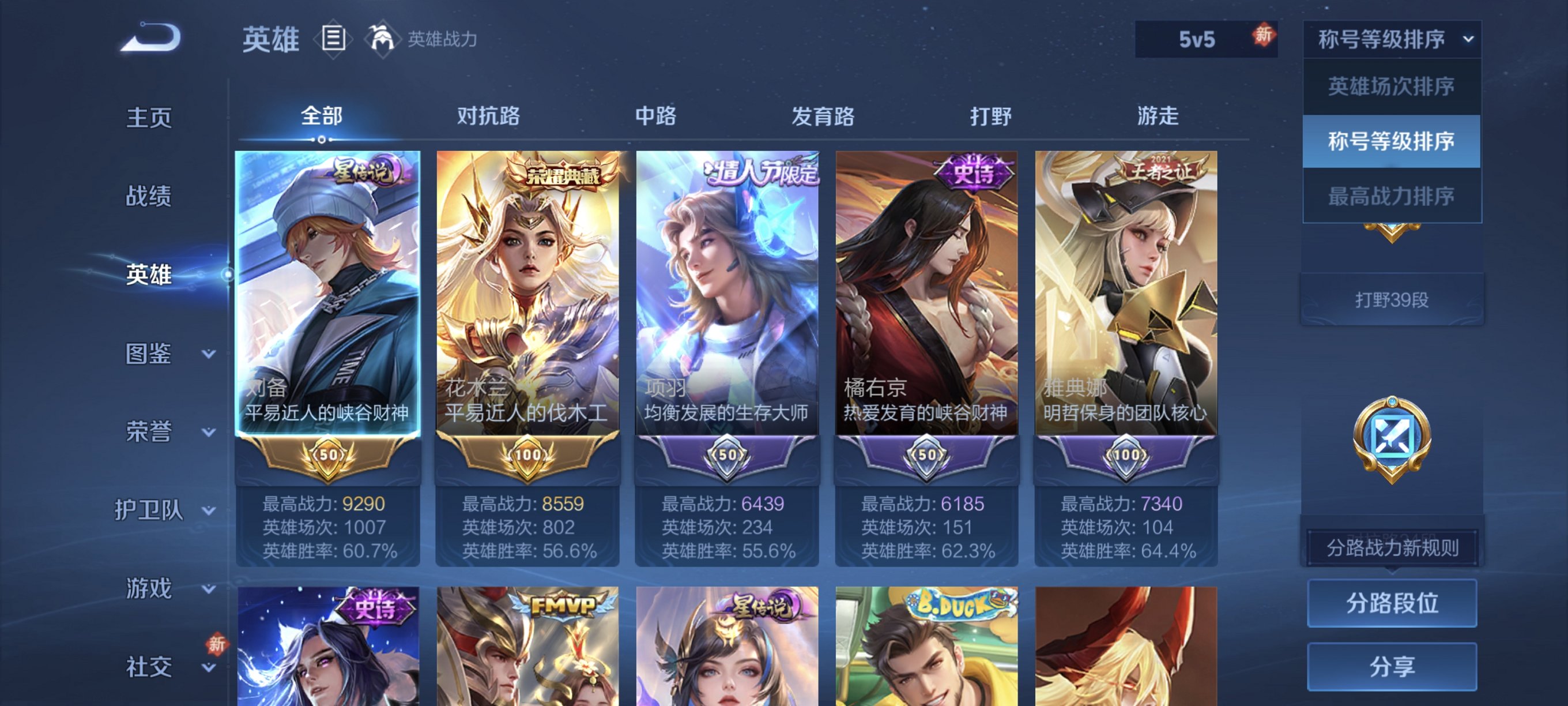Click the 英雄战力 helmet icon
1568x706 pixels.
coord(383,39)
